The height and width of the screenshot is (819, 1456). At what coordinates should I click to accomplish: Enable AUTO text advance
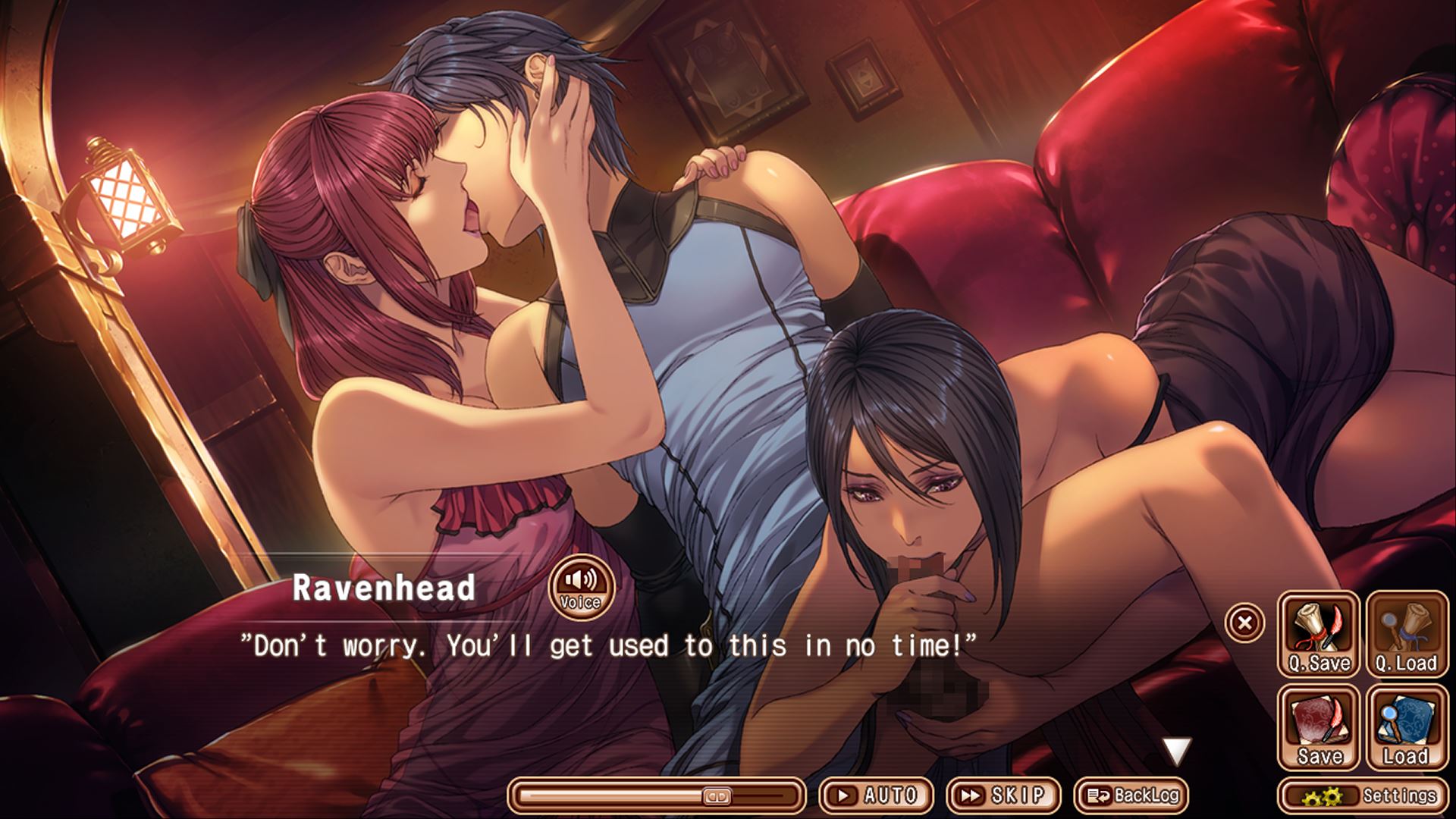coord(877,795)
